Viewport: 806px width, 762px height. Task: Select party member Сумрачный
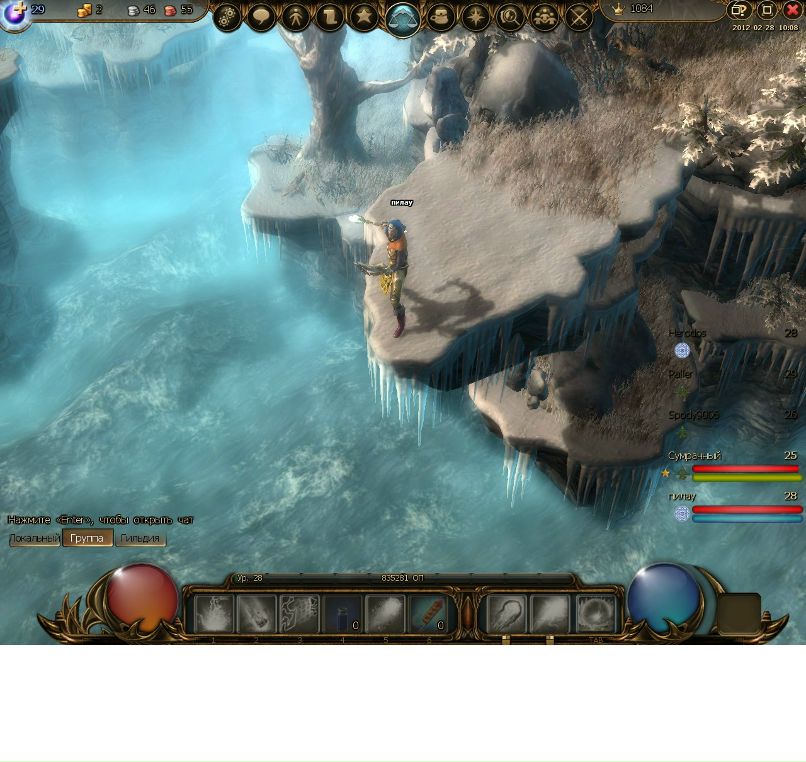coord(695,456)
